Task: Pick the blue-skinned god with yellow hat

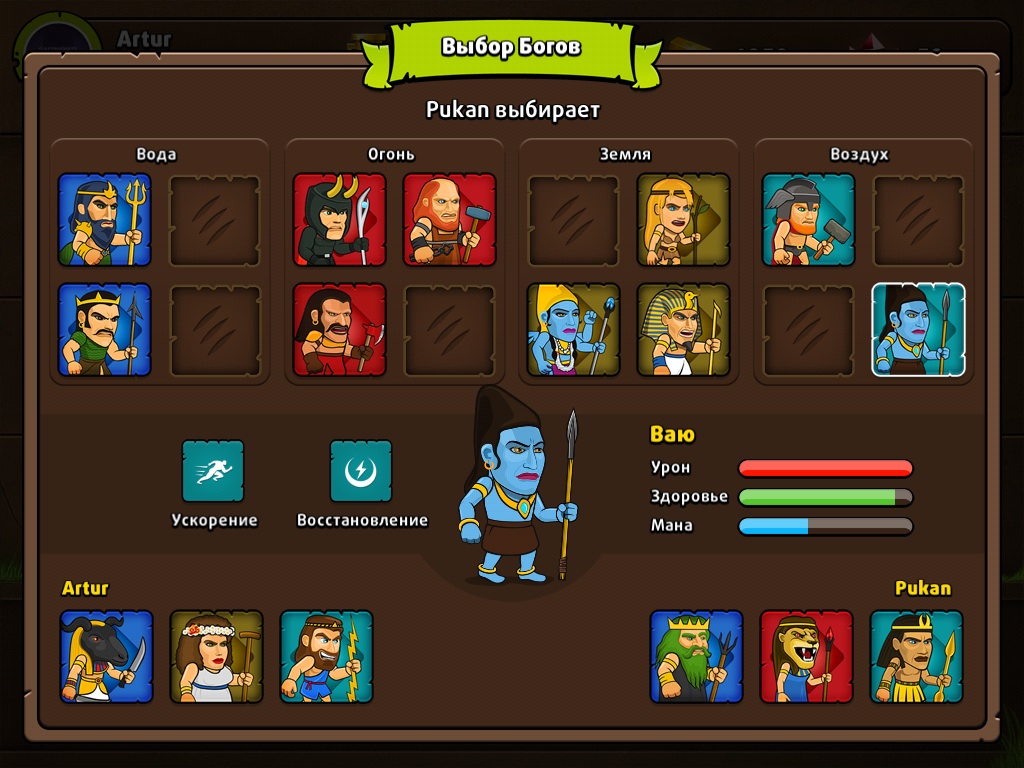Action: 573,330
